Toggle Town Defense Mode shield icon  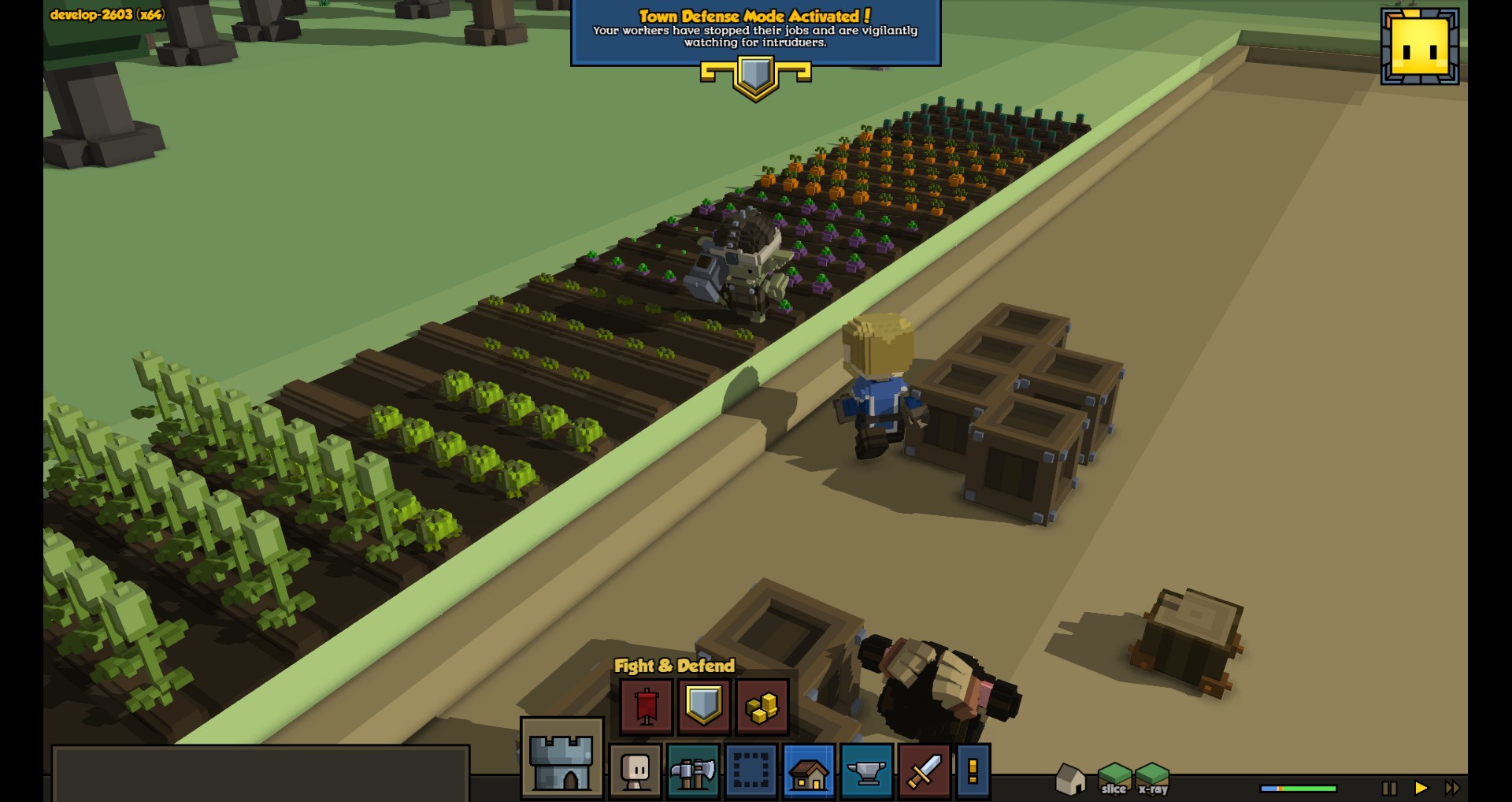click(704, 706)
